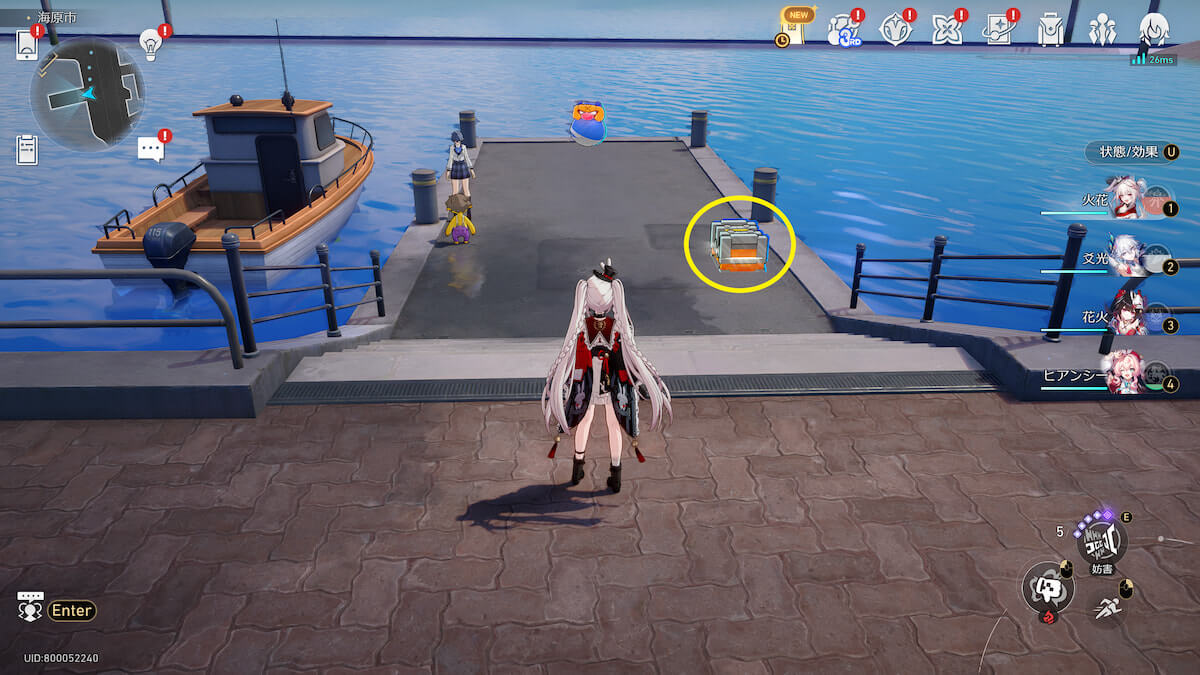Open the speech bubble chat icon

pyautogui.click(x=150, y=150)
